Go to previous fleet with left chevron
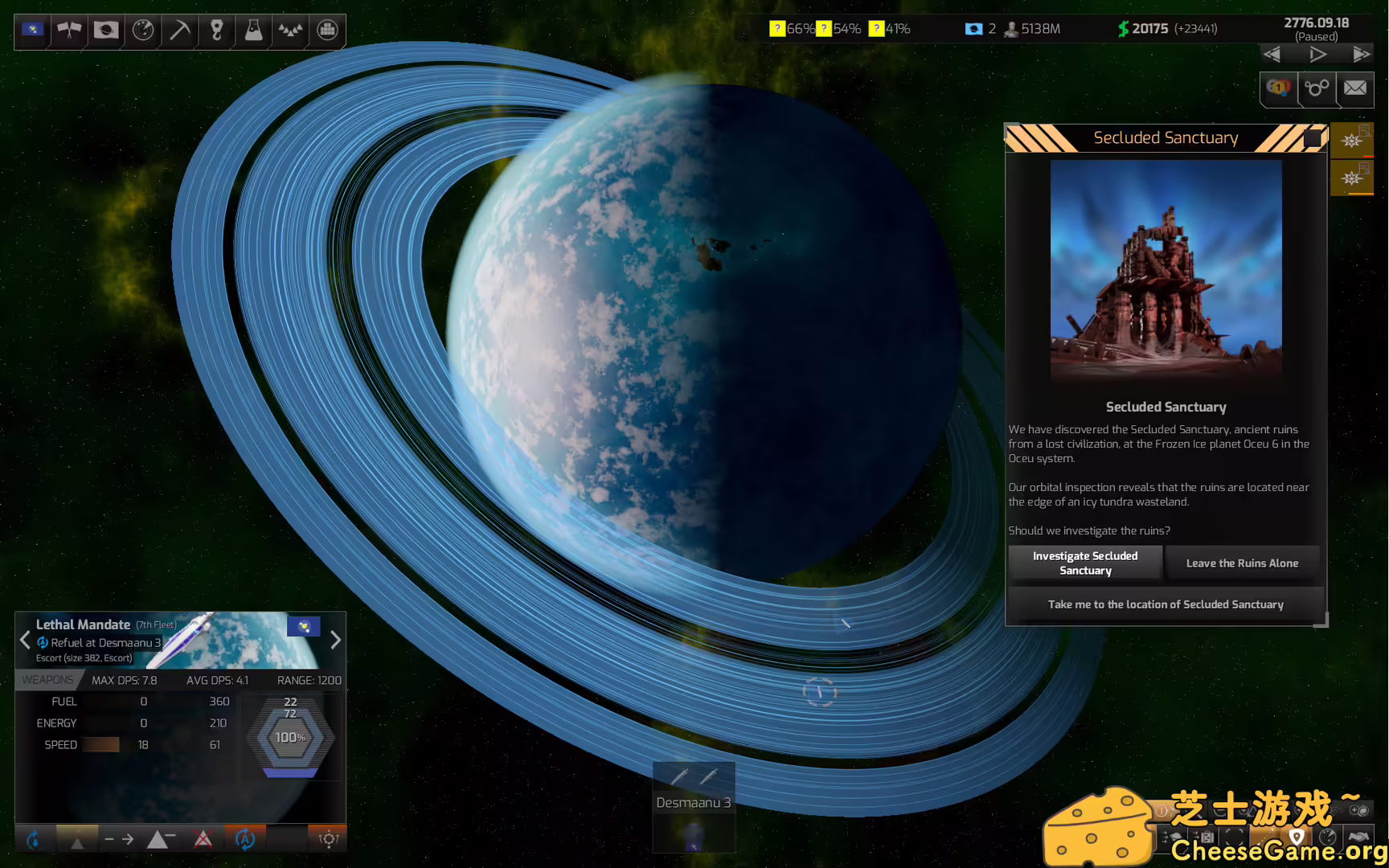Screen dimensions: 1389x868 pyautogui.click(x=25, y=641)
